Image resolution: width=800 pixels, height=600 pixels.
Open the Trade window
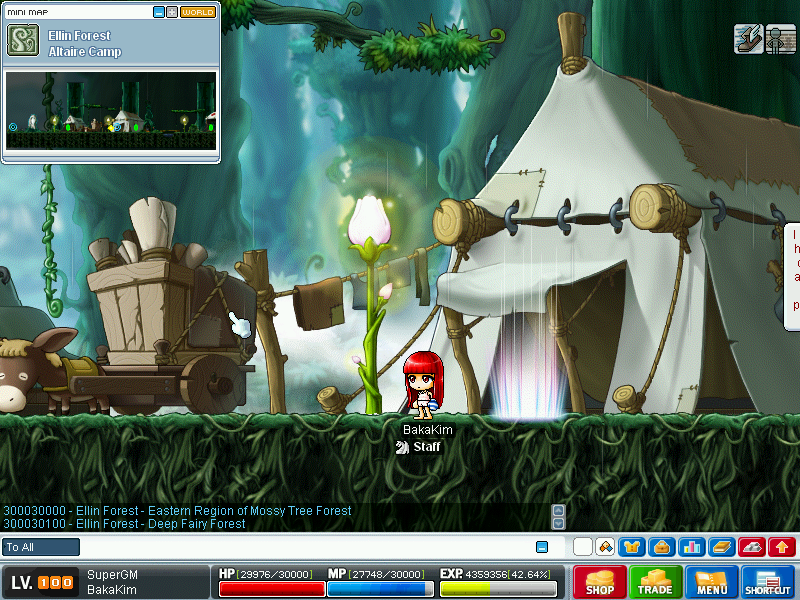pyautogui.click(x=655, y=582)
